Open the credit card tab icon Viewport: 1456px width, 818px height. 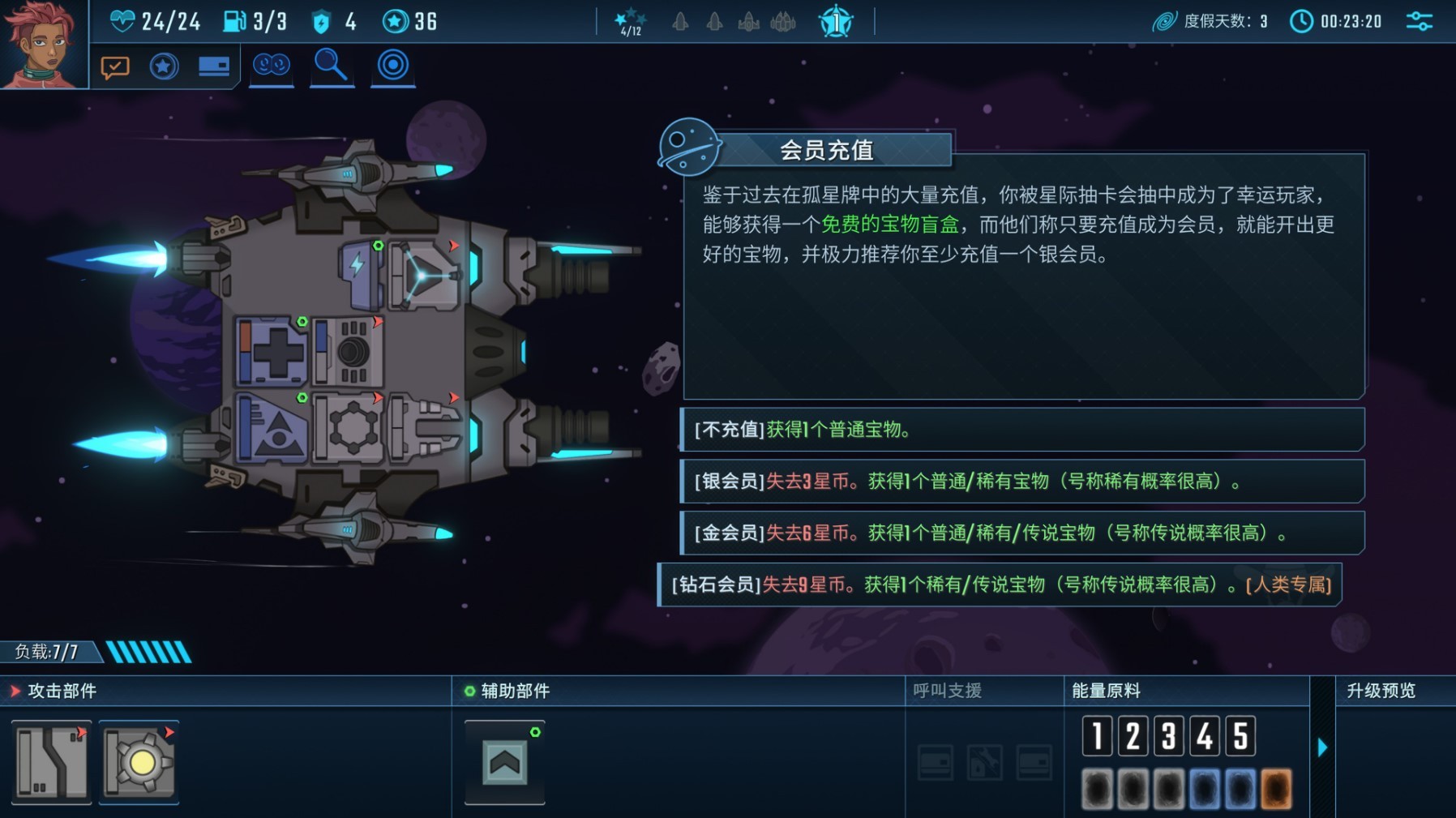[213, 66]
